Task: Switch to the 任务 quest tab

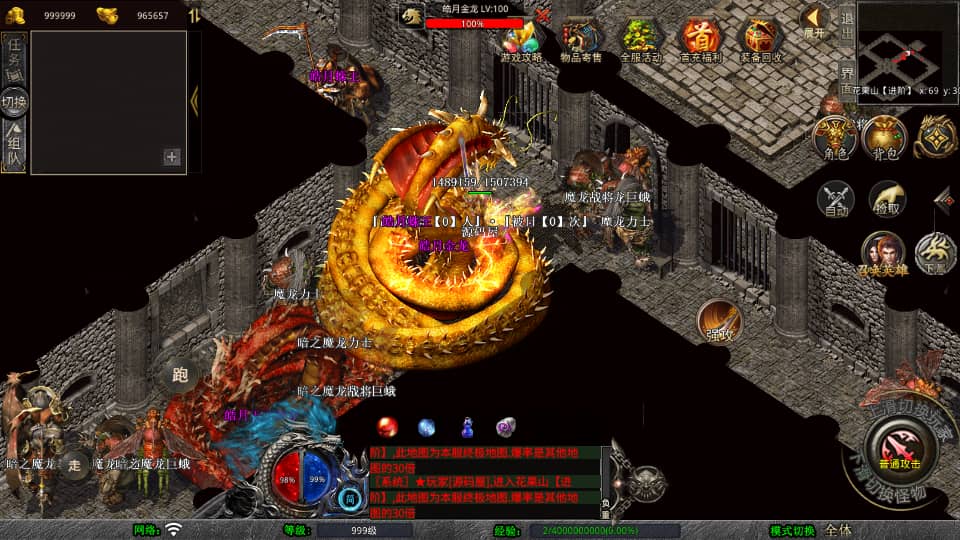Action: tap(14, 60)
